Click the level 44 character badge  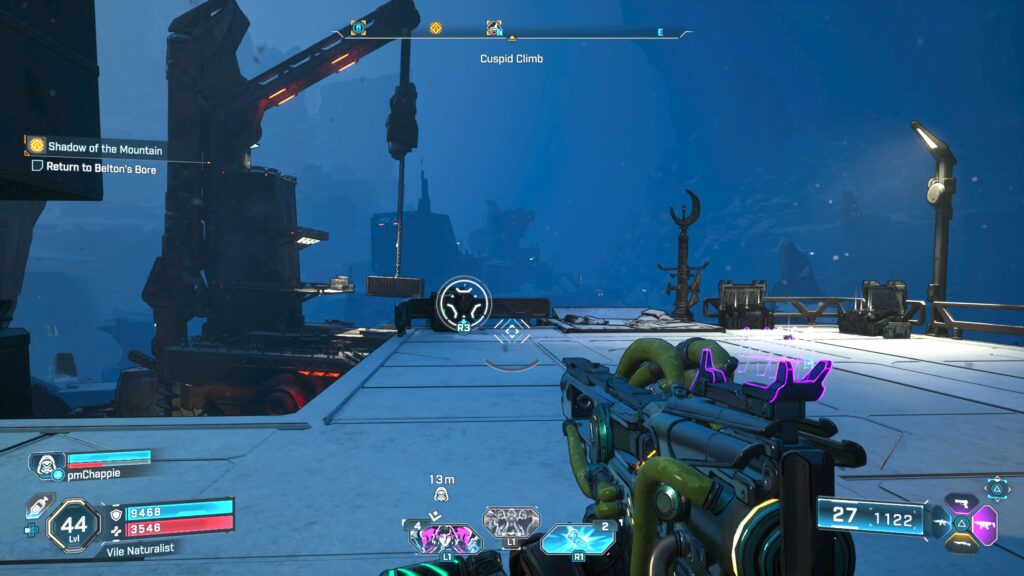click(x=73, y=524)
